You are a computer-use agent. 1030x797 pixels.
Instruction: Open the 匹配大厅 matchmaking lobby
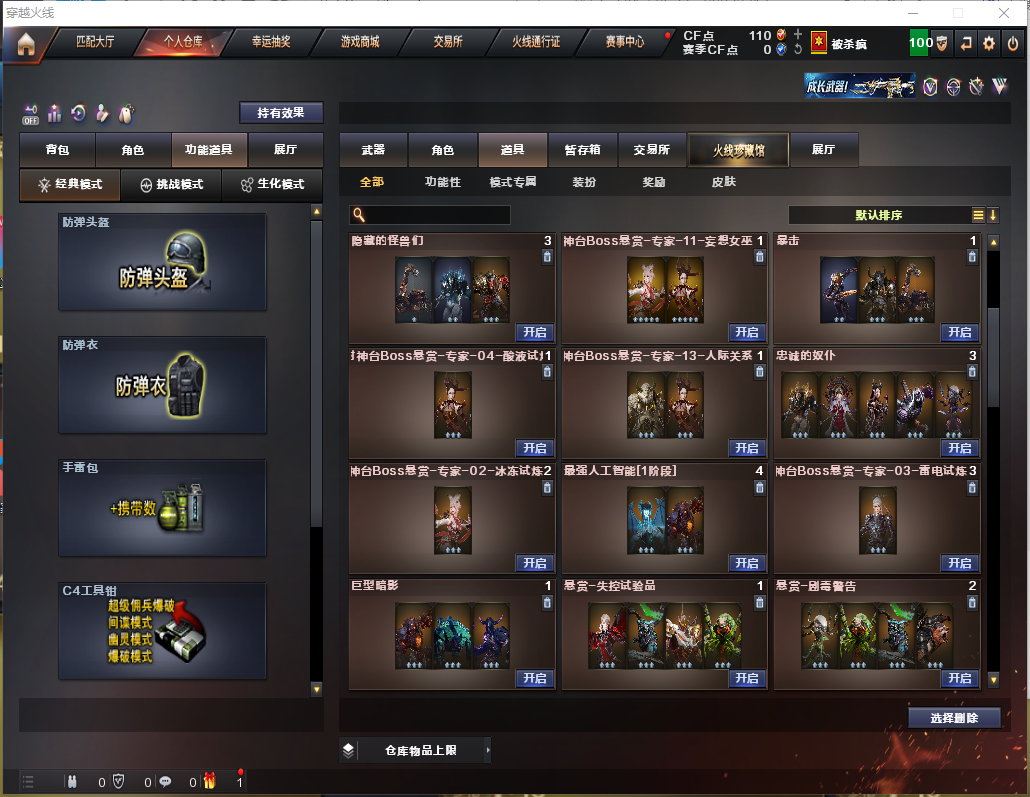pos(95,43)
